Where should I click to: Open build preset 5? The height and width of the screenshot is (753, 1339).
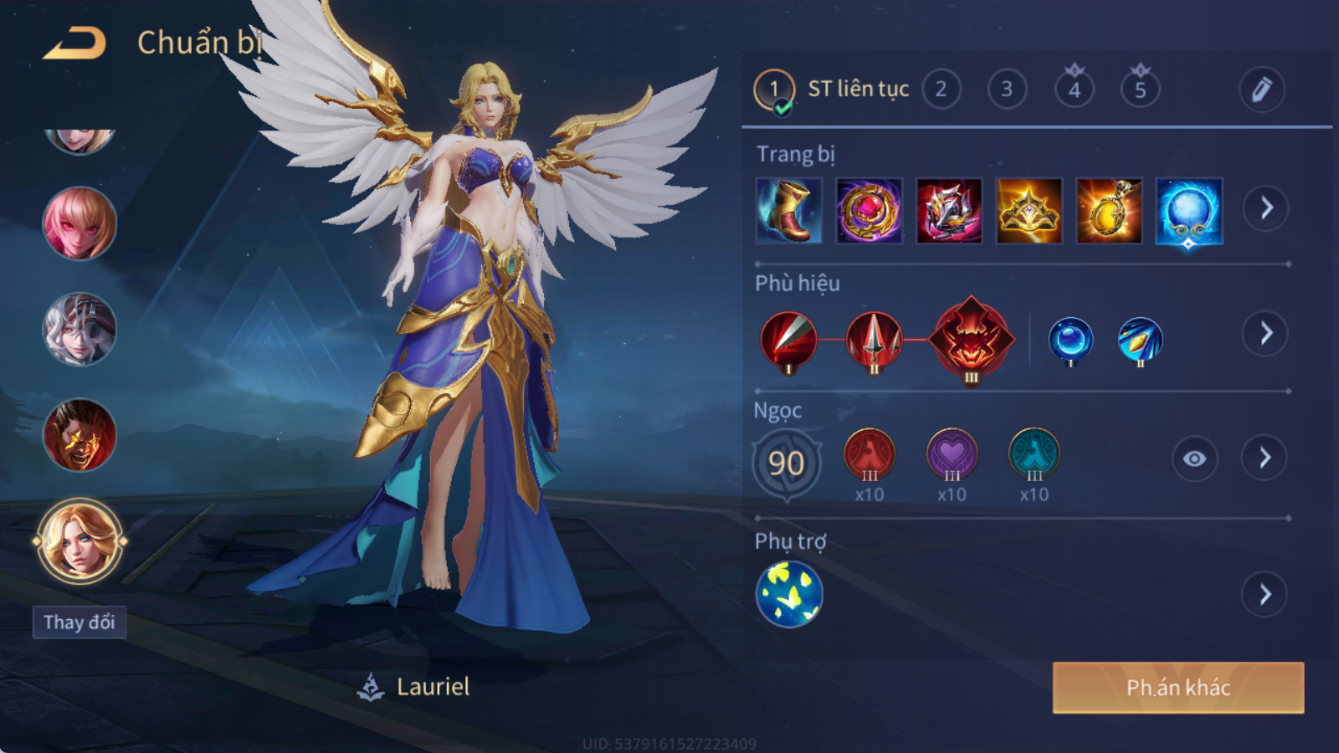(x=1140, y=89)
